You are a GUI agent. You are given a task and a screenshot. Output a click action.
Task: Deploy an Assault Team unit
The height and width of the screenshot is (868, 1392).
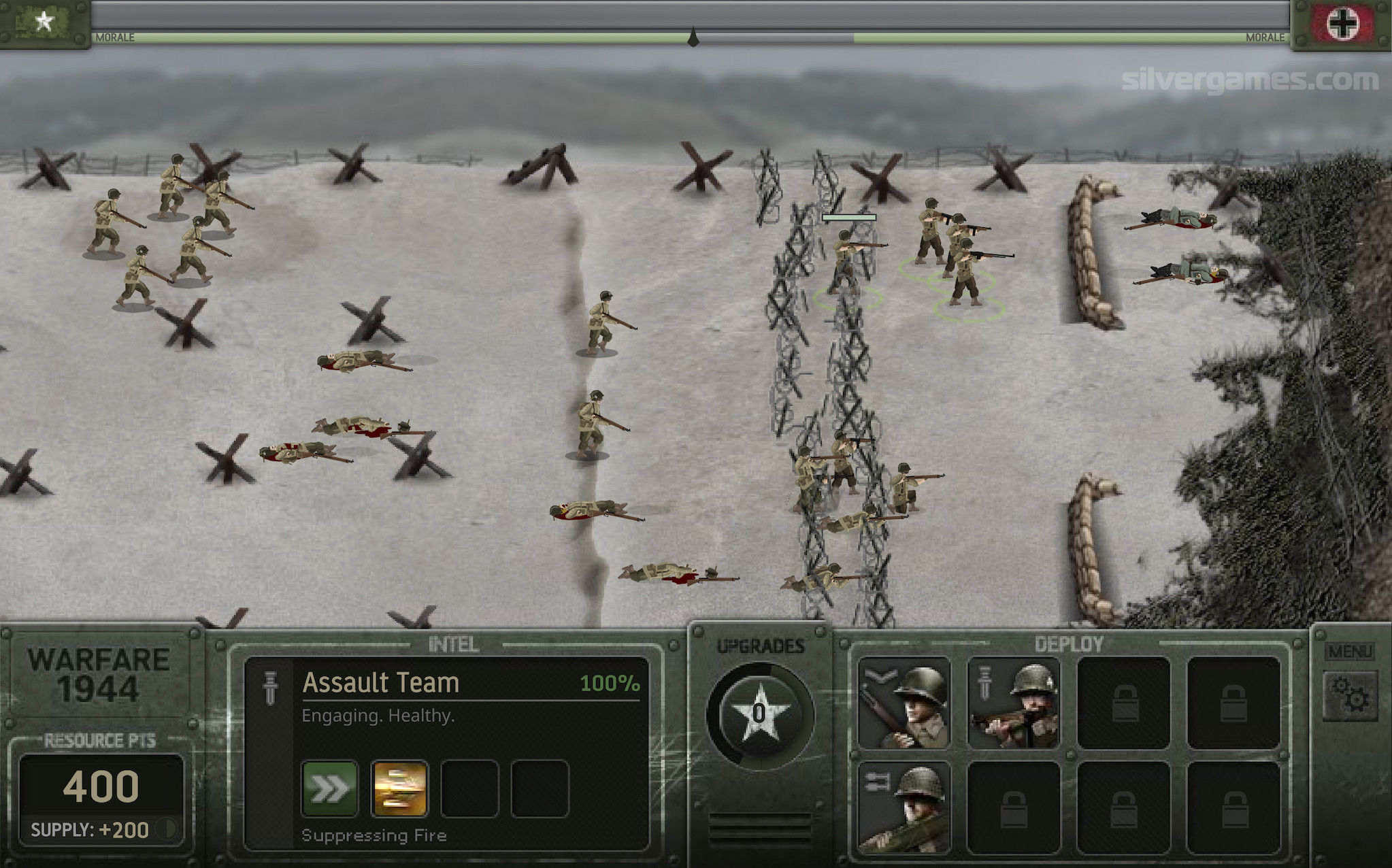coord(1014,703)
